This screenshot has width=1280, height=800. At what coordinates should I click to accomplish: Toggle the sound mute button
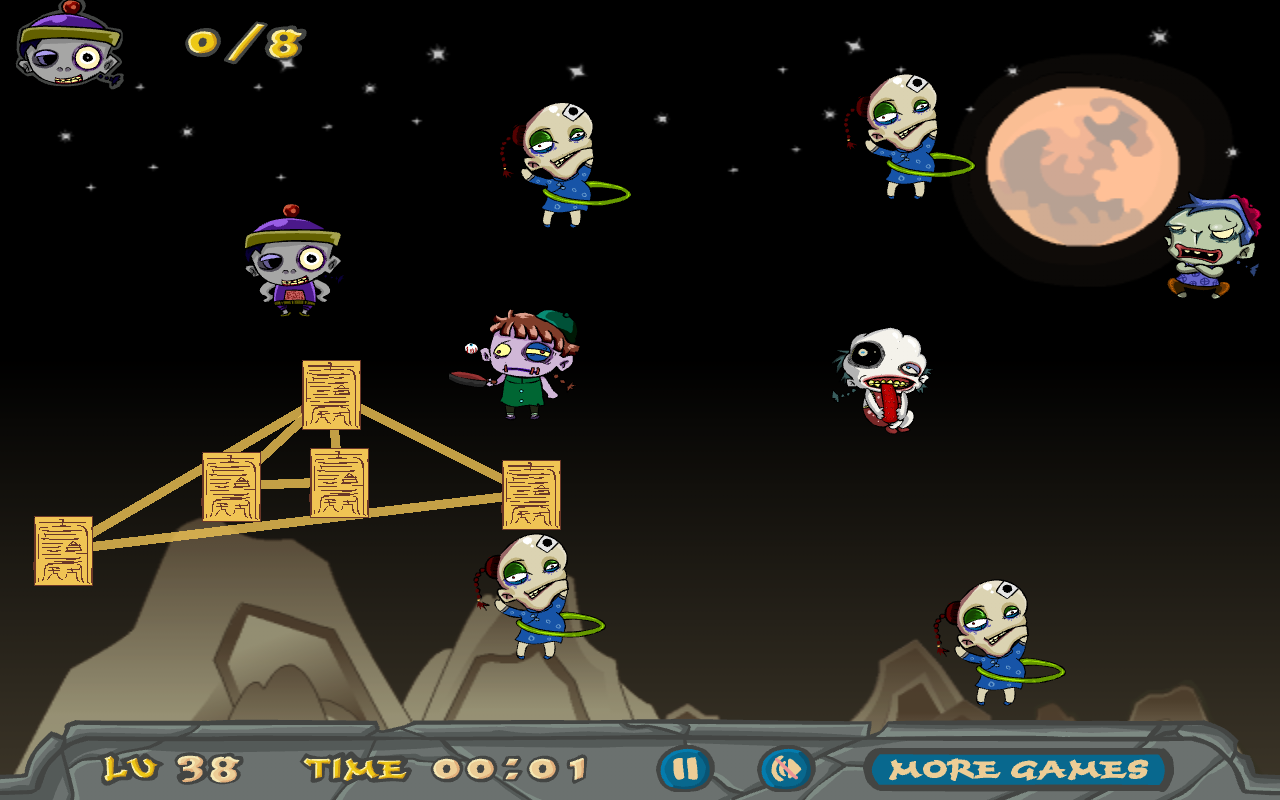pos(787,769)
